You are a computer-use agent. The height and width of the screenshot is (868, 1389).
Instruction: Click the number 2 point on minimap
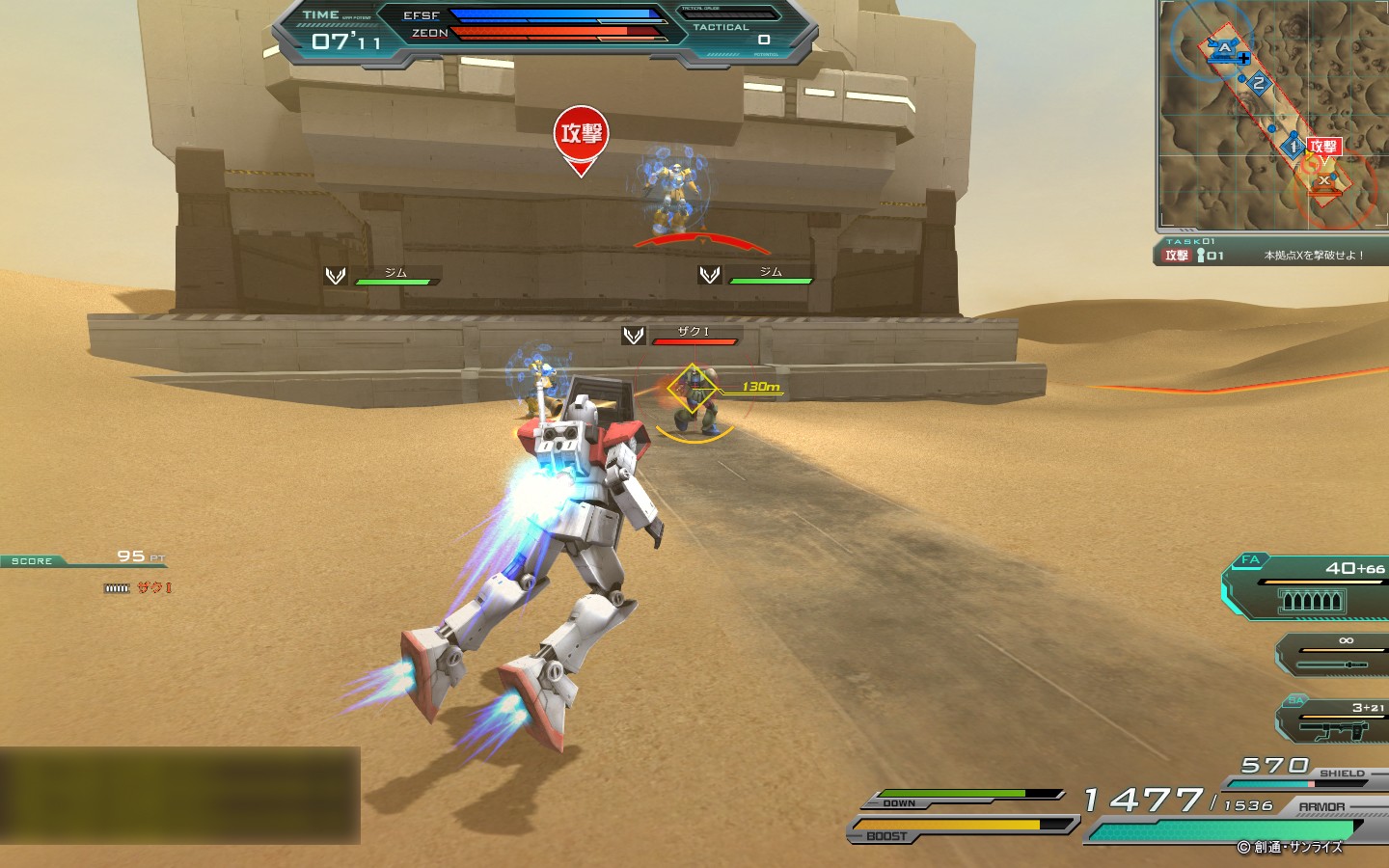click(x=1258, y=84)
